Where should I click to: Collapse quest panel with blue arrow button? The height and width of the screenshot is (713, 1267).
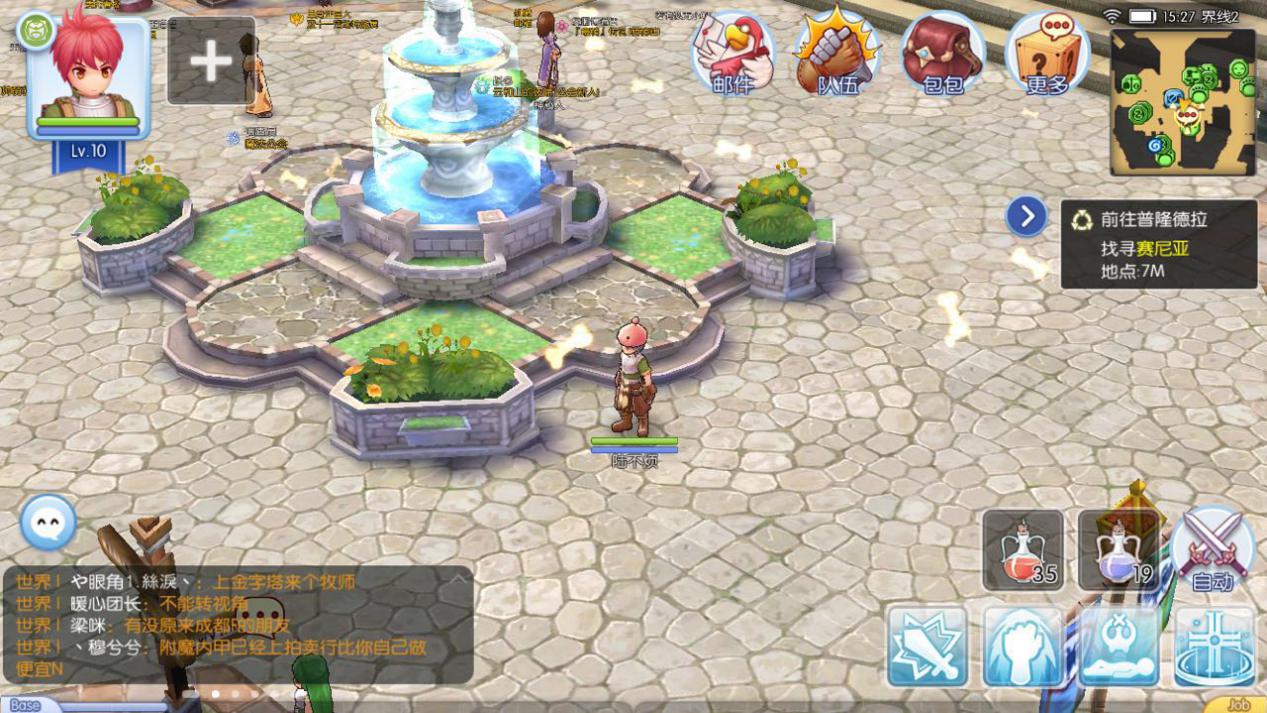pos(1026,217)
